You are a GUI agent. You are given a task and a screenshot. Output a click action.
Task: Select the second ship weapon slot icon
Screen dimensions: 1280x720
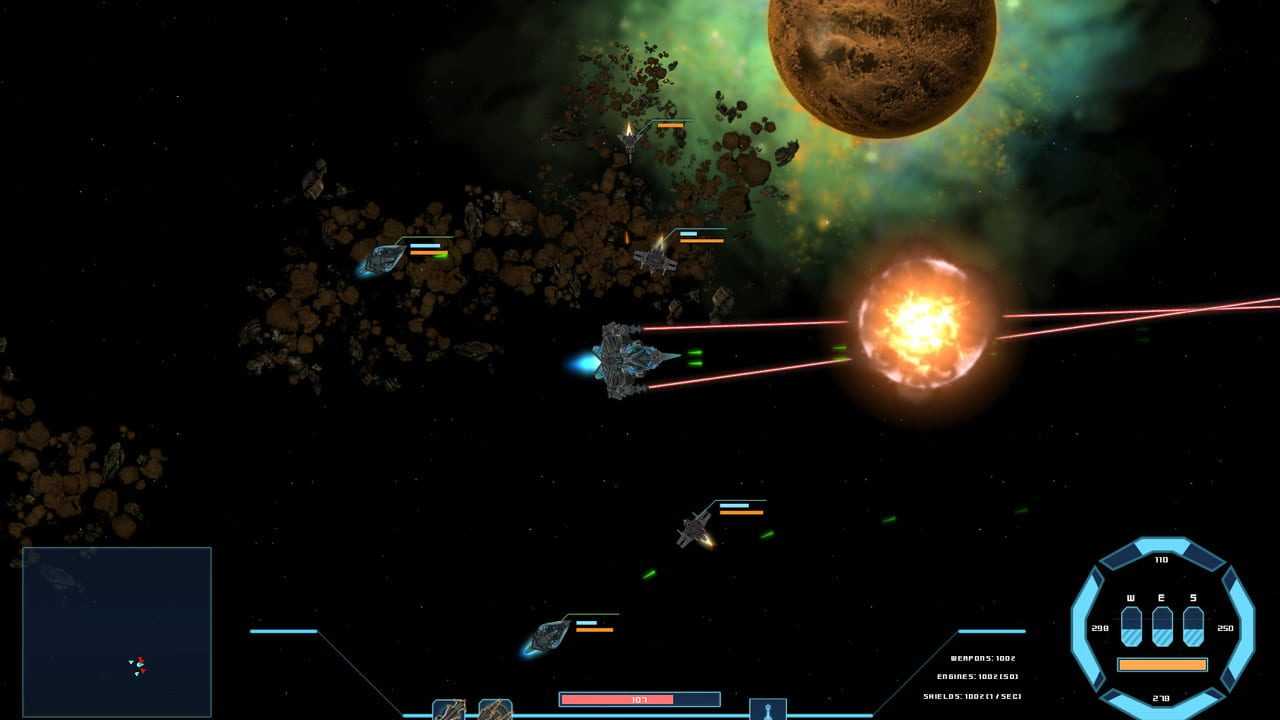495,710
